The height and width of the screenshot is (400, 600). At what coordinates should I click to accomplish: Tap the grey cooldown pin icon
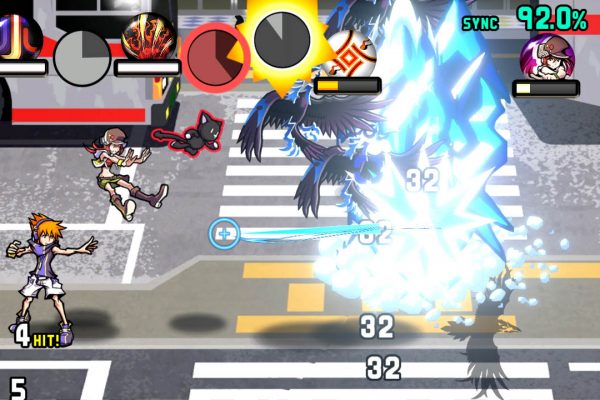click(x=81, y=55)
